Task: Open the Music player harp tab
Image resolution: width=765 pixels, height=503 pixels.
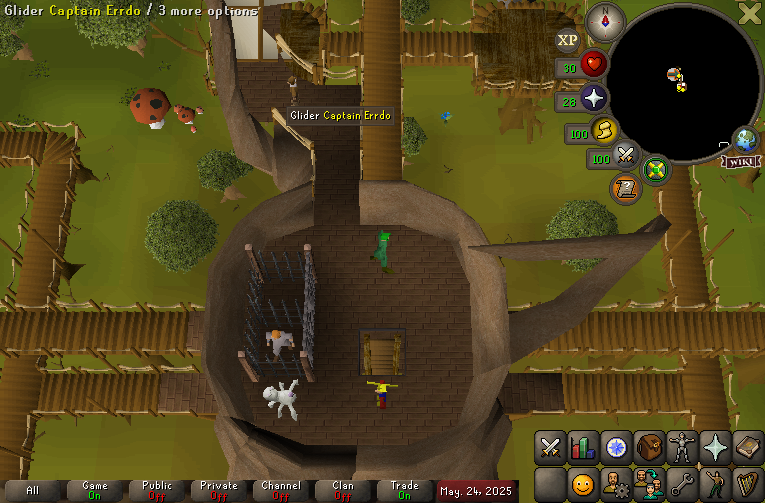Action: [748, 485]
